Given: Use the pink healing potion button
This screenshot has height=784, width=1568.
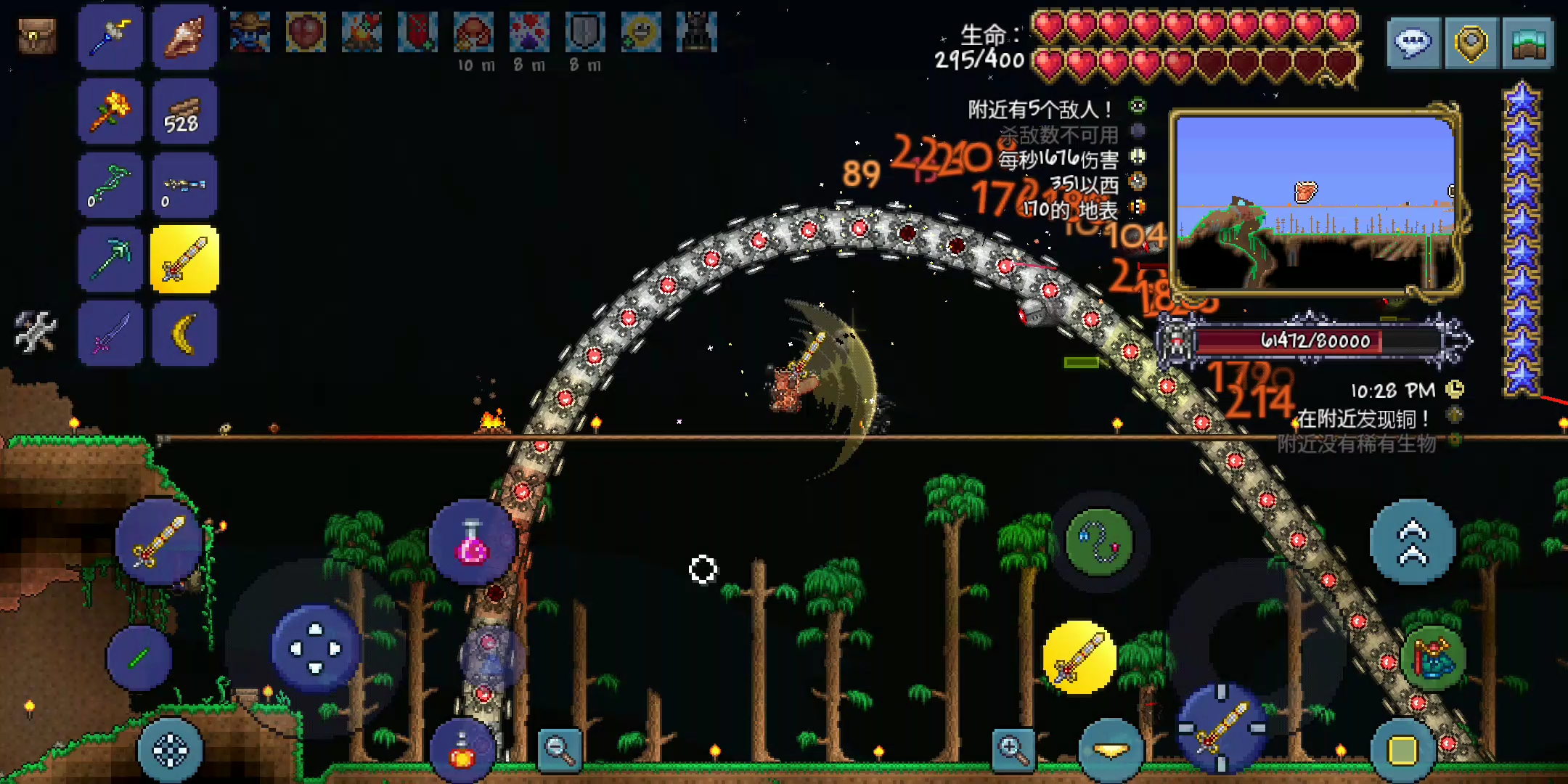Looking at the screenshot, I should point(472,543).
